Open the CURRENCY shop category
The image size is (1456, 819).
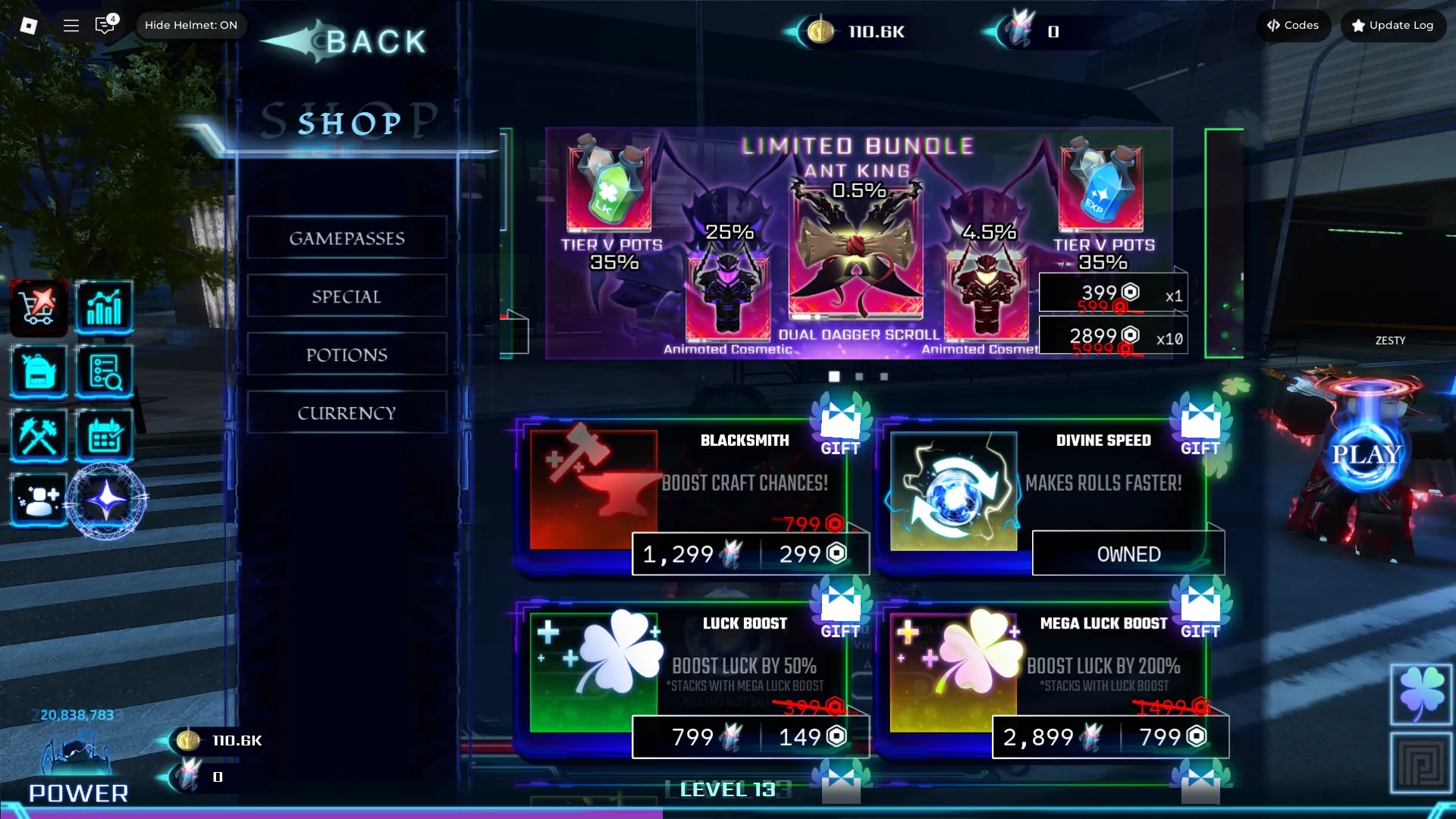click(x=347, y=413)
